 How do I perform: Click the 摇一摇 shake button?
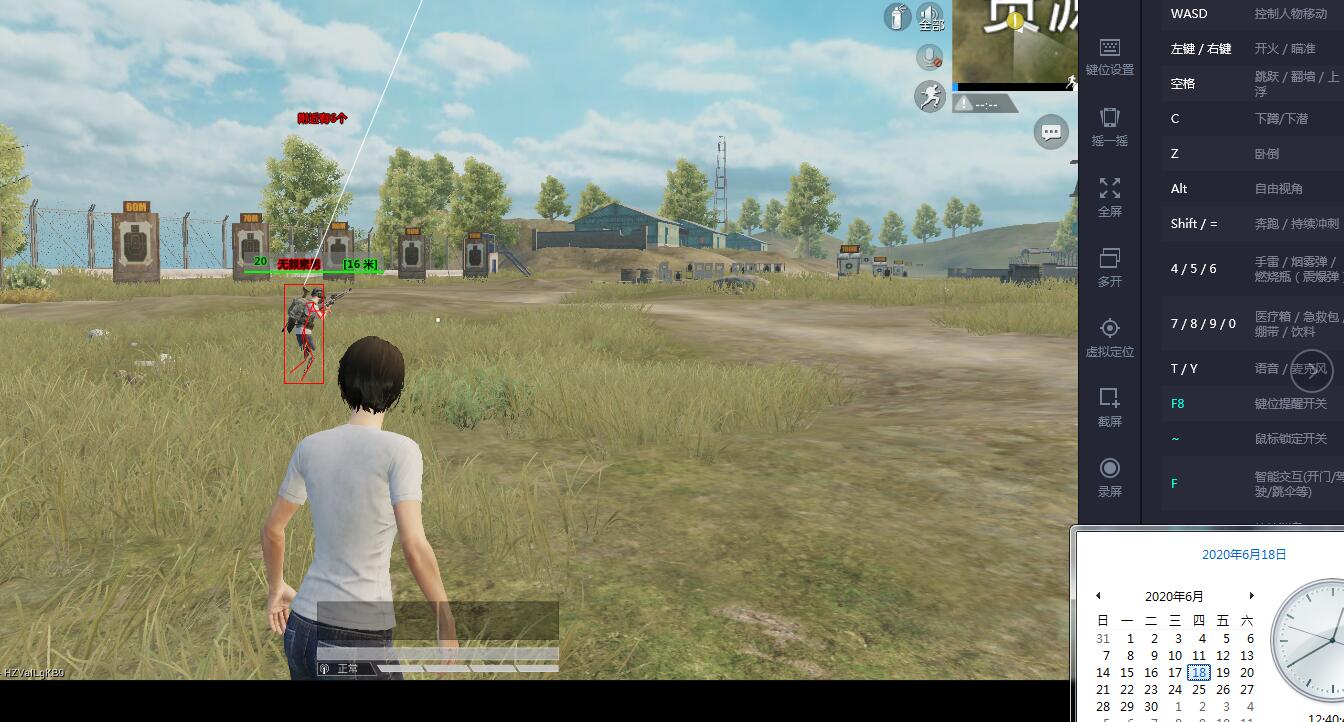pos(1109,127)
